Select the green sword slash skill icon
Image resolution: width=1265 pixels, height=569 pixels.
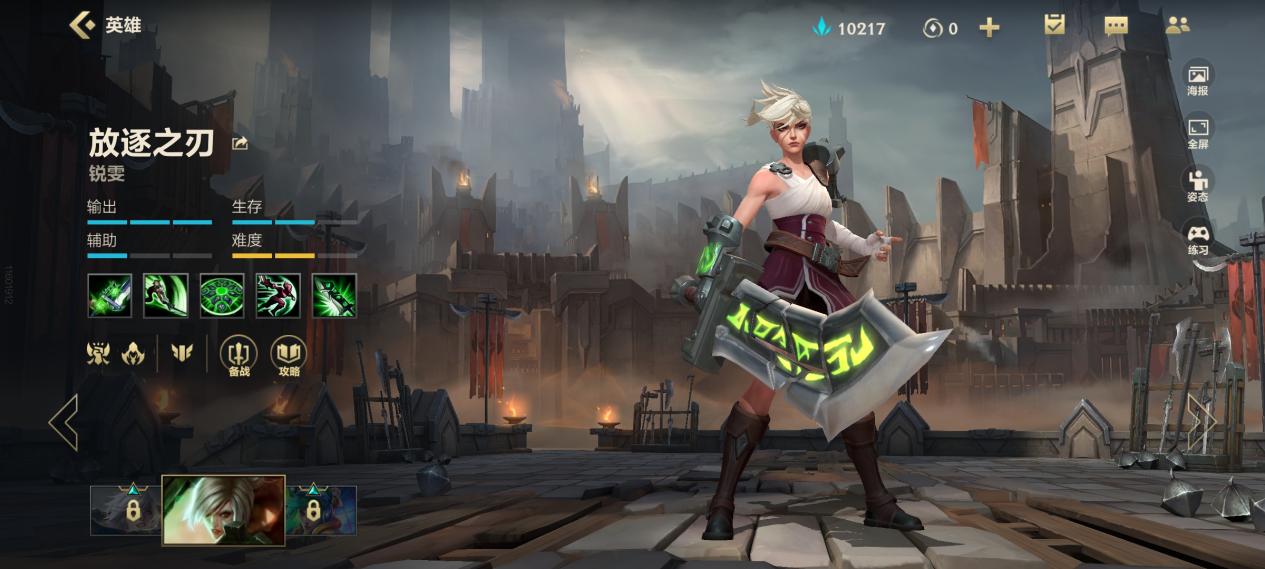point(165,296)
